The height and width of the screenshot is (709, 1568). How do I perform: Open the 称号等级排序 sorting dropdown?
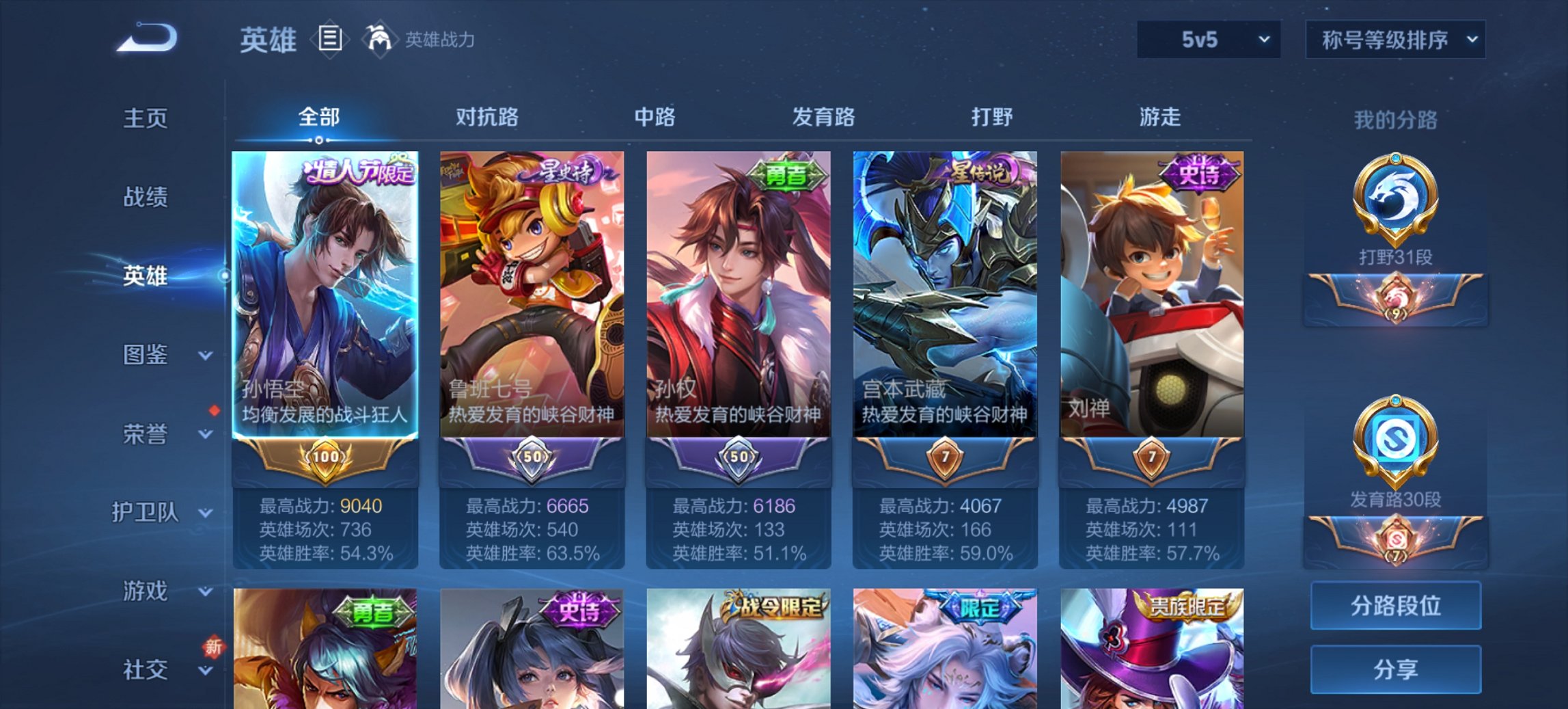tap(1395, 40)
